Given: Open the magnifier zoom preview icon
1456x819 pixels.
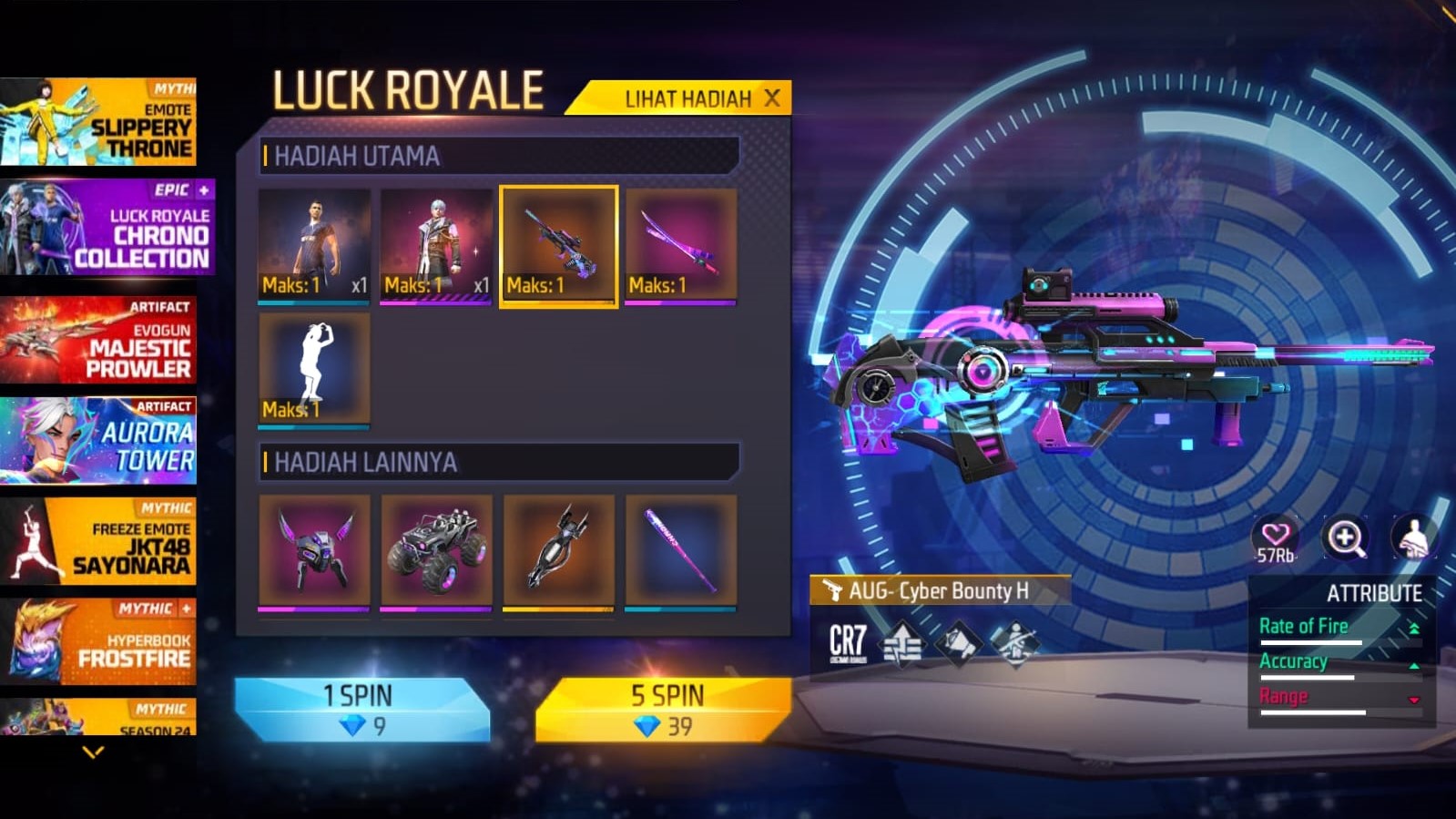Looking at the screenshot, I should coord(1346,537).
